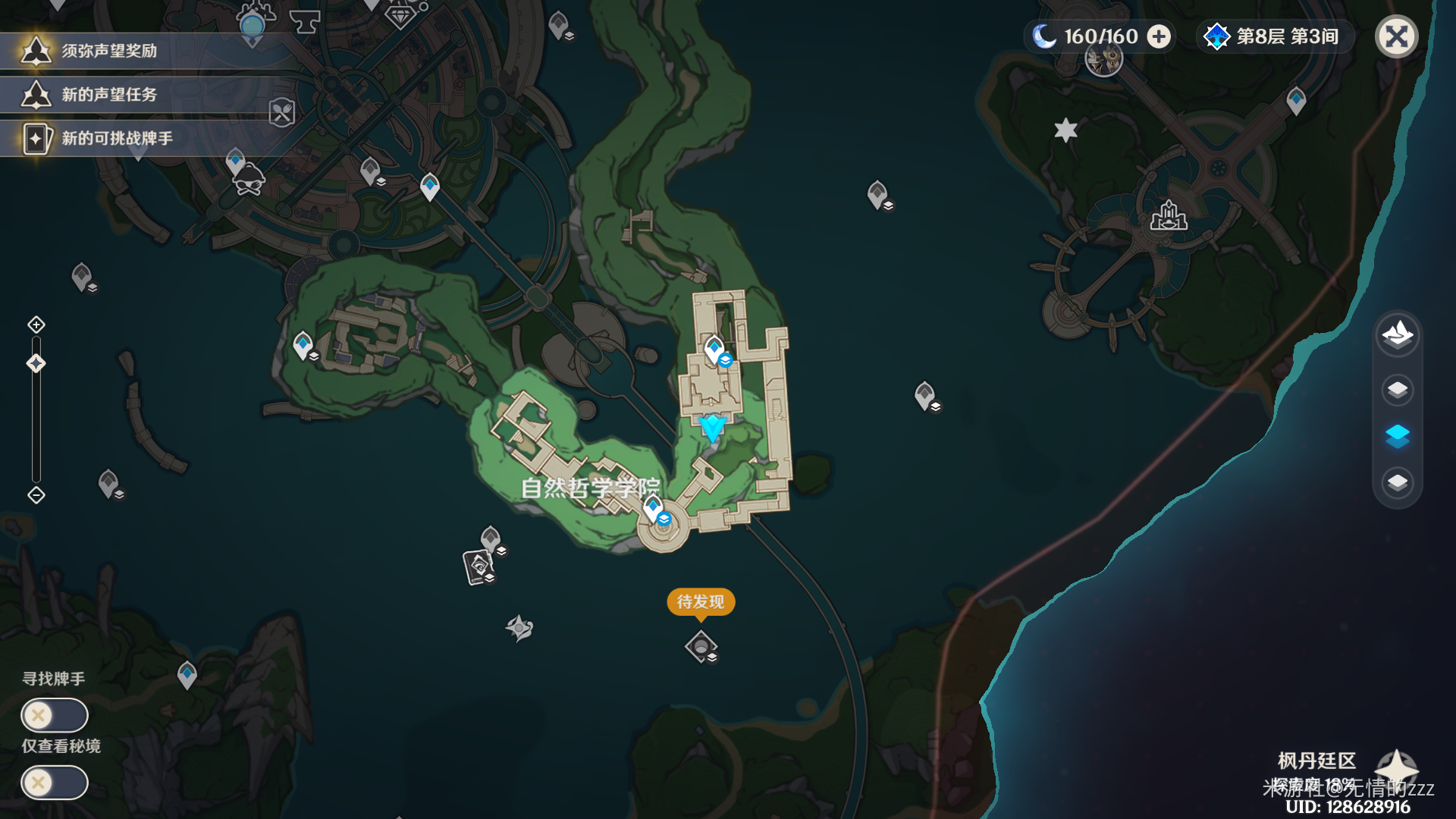Open the new challengeable card player notice
This screenshot has width=1456, height=819.
pos(116,139)
